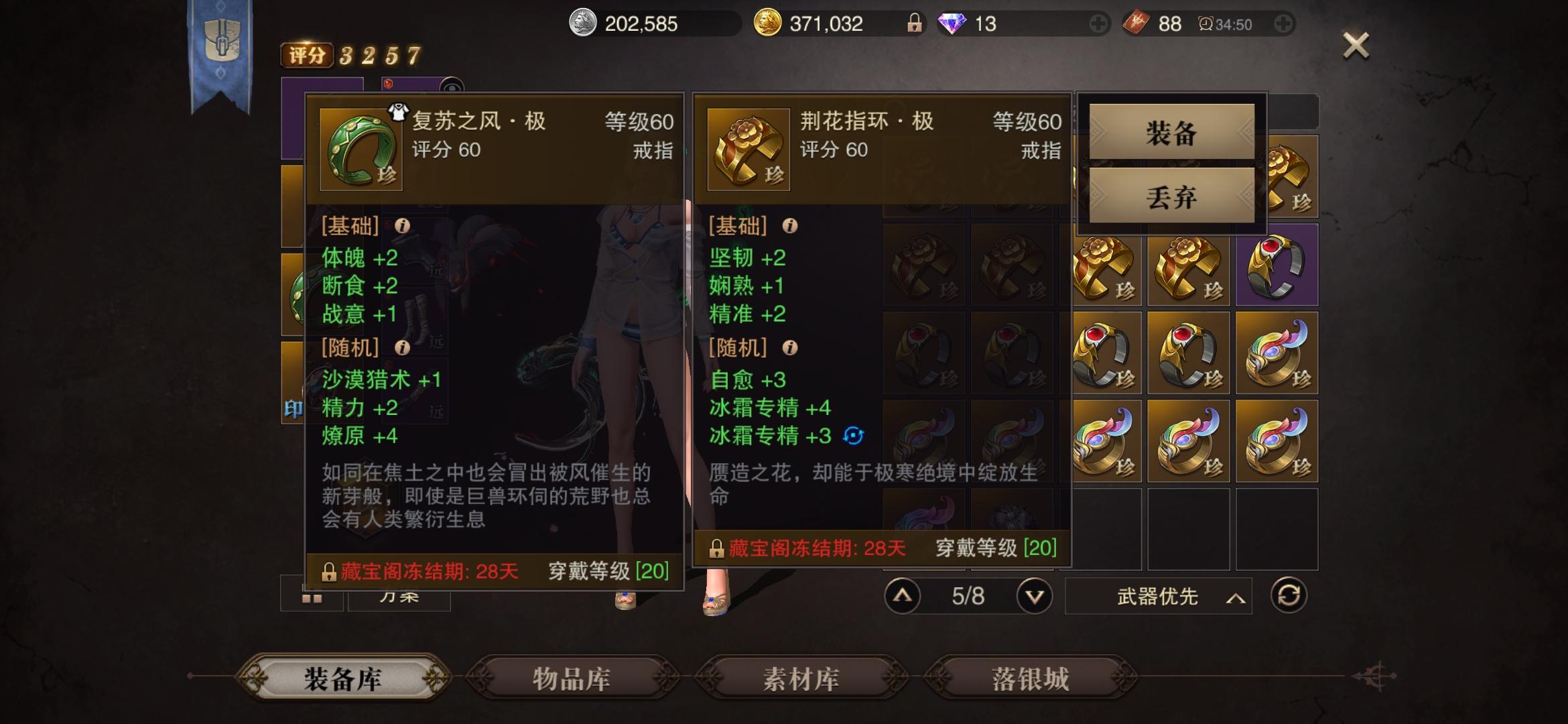
Task: Click the reroll icon next to 冰霜专精 +3
Action: coord(852,436)
